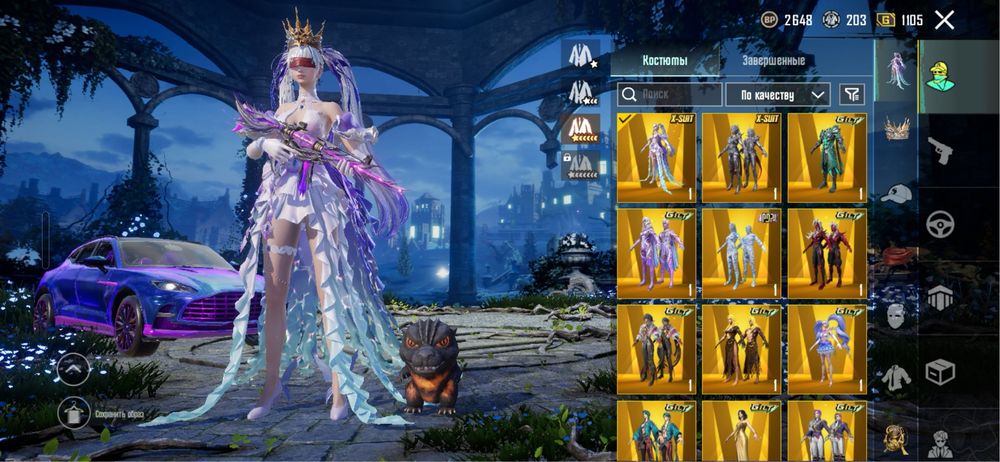This screenshot has height=462, width=1000.
Task: Click the Поиск search field
Action: (669, 94)
